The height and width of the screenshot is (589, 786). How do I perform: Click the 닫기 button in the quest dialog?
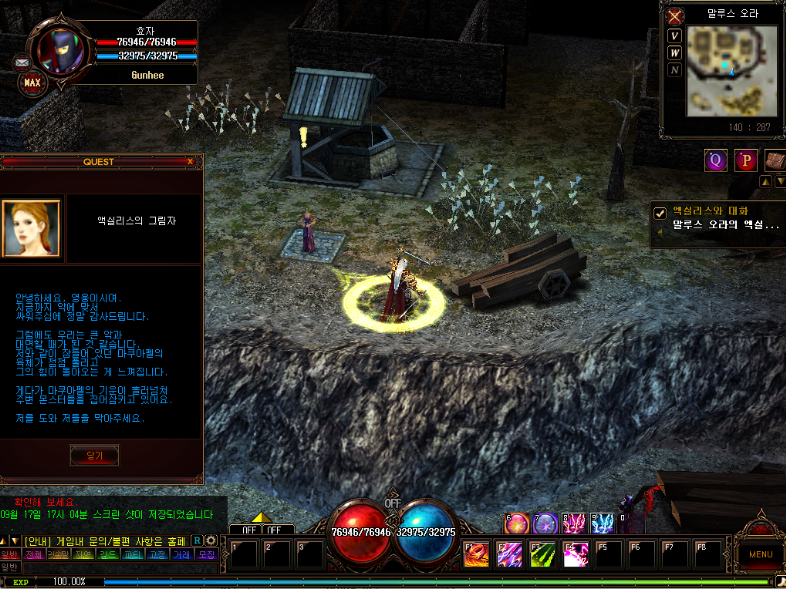[94, 455]
